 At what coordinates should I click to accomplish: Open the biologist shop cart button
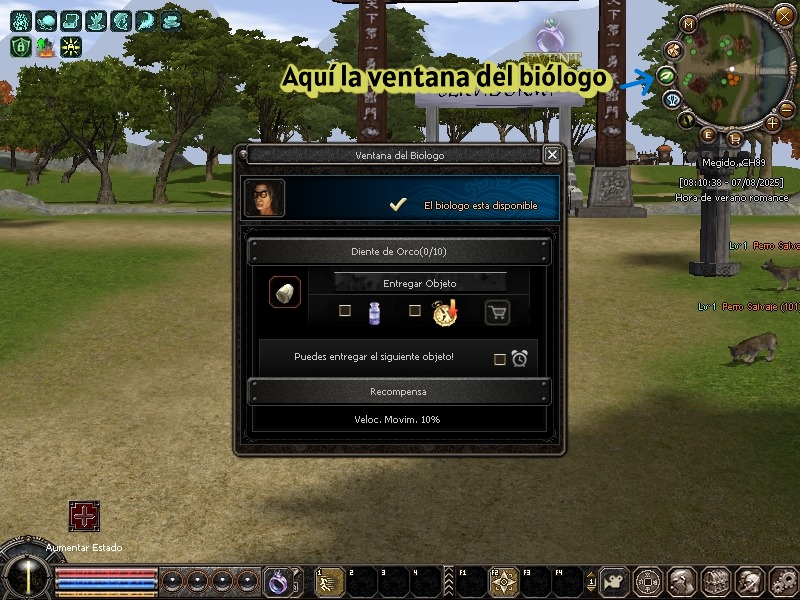pos(497,313)
